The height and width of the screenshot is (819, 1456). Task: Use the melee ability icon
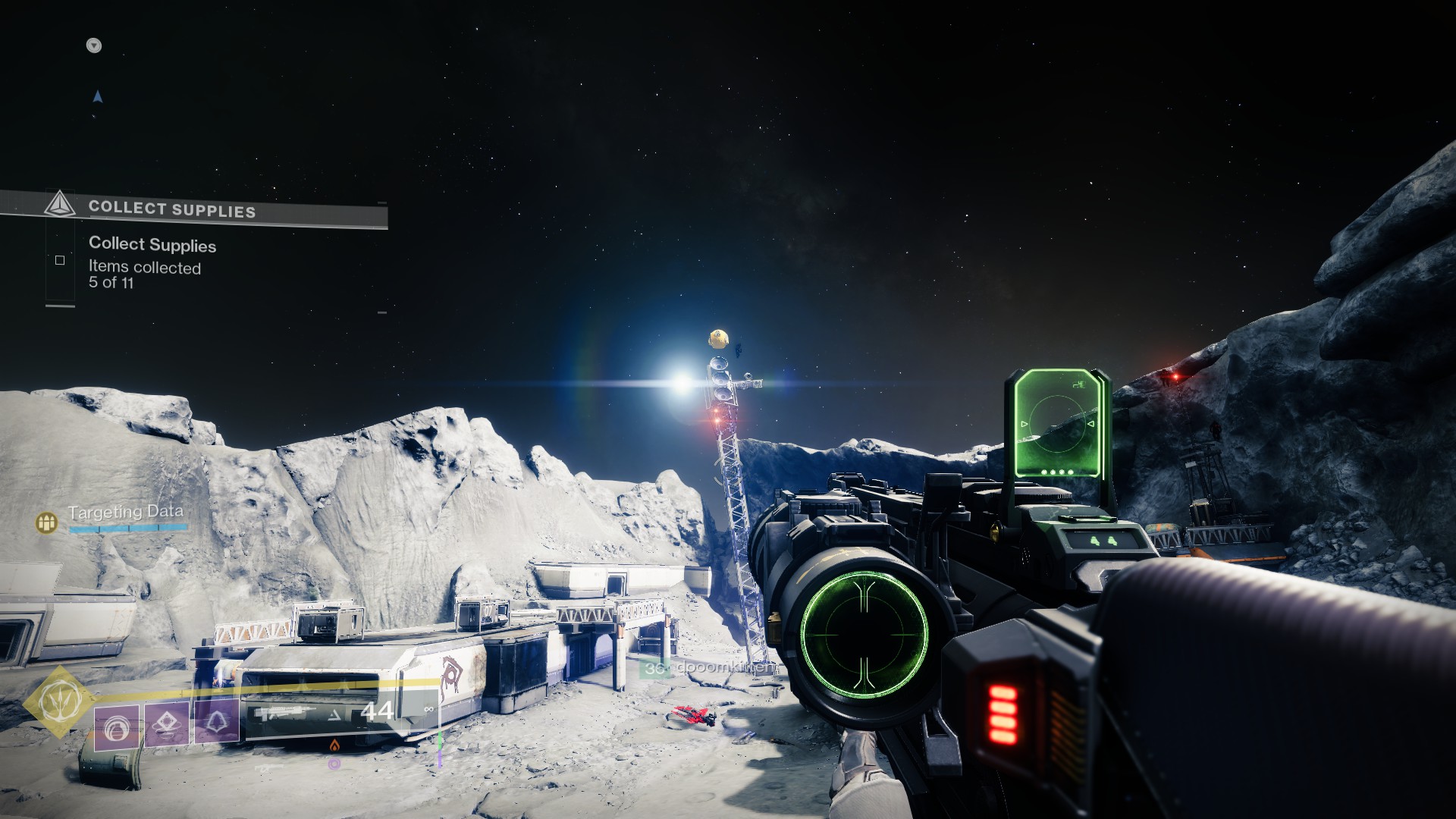(167, 723)
